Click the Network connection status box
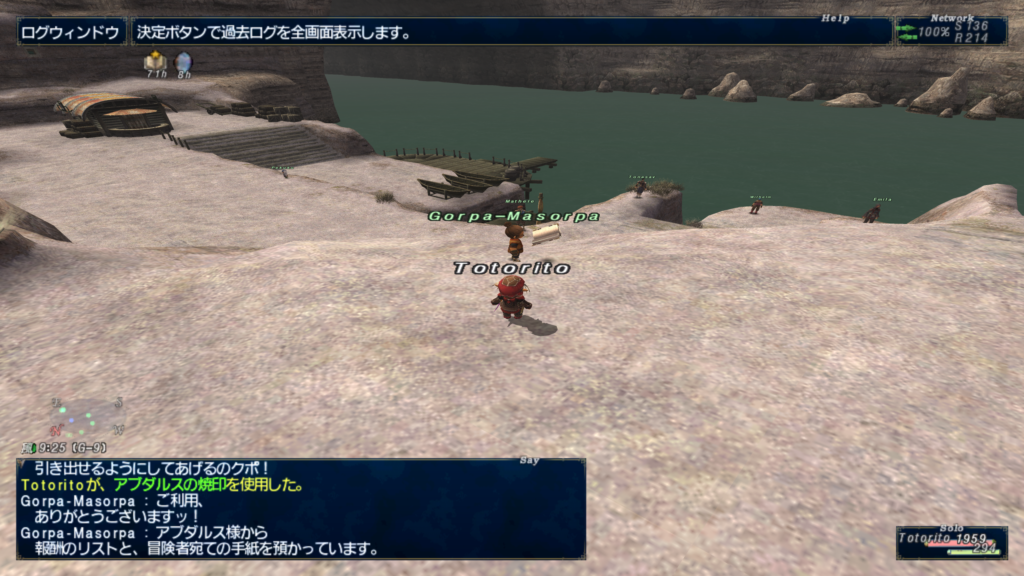1024x576 pixels. click(951, 31)
